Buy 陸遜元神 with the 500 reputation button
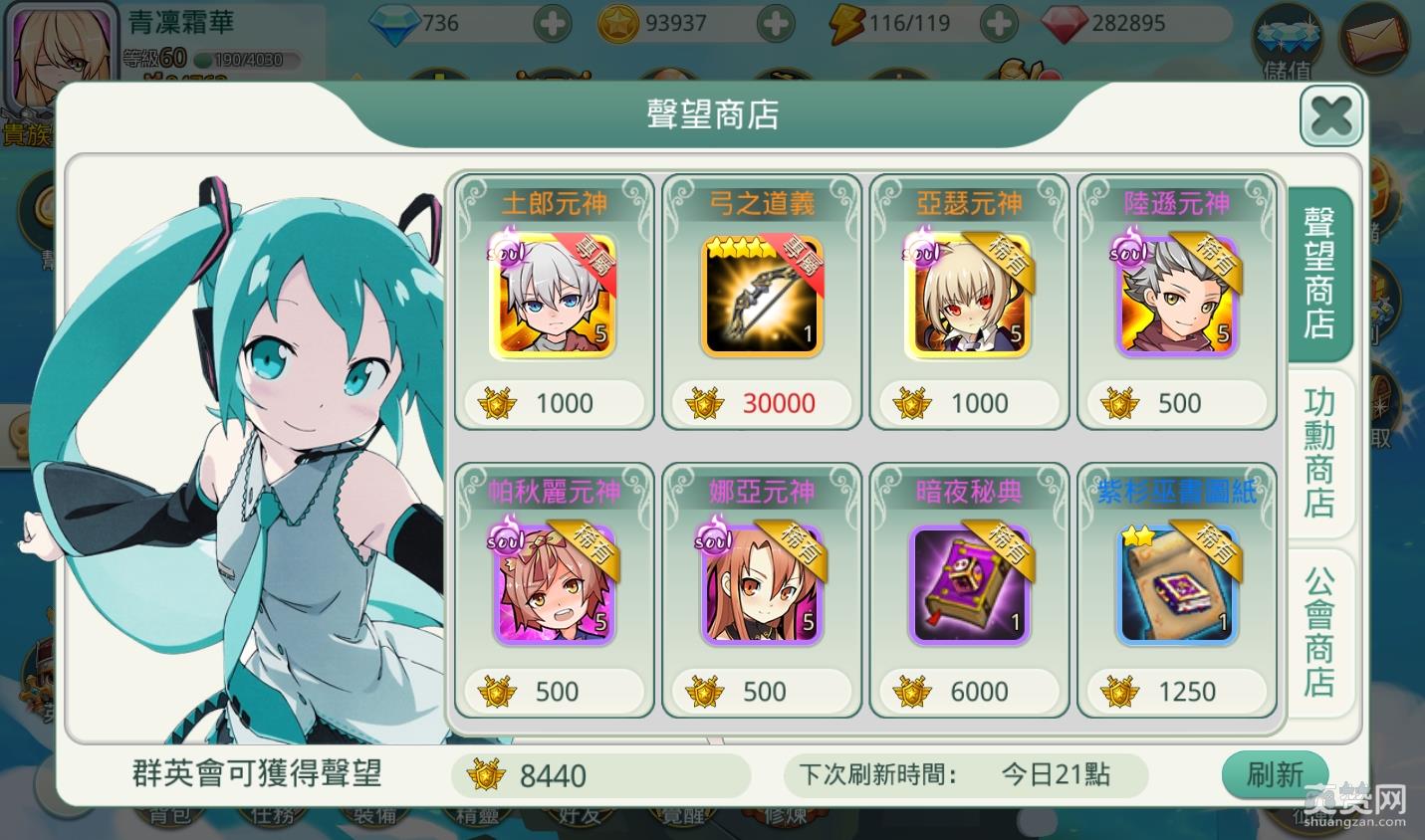 [1176, 403]
